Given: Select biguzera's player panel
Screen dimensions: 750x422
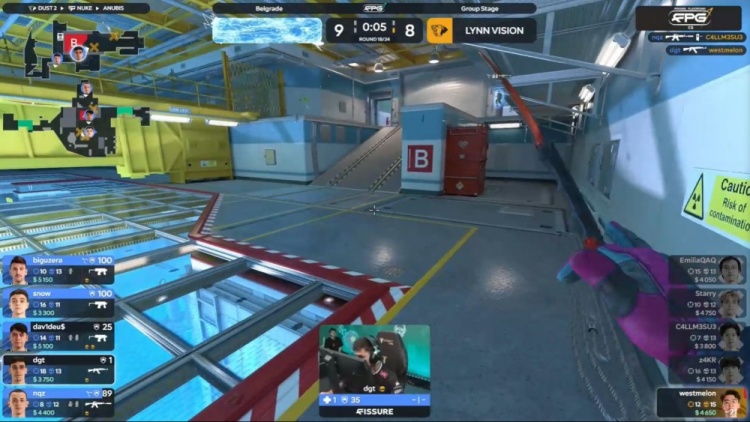Looking at the screenshot, I should (58, 270).
